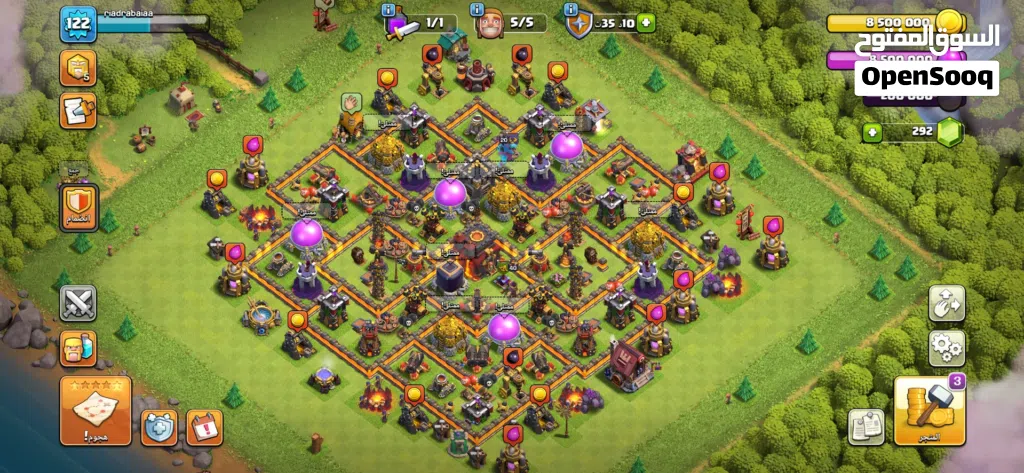Open the Attack map button
The width and height of the screenshot is (1024, 473).
[95, 410]
